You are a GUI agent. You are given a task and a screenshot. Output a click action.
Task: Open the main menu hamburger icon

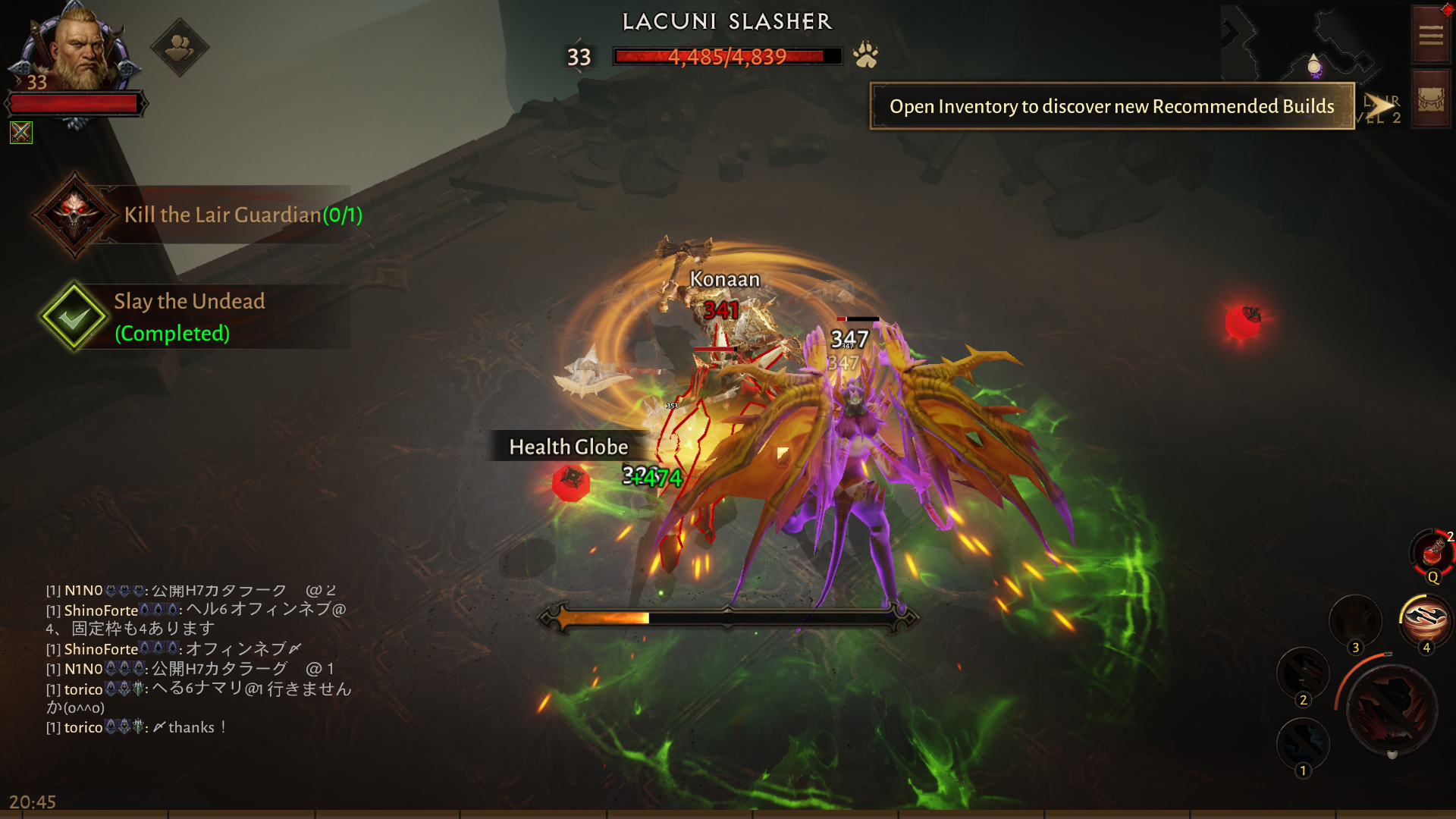coord(1432,35)
